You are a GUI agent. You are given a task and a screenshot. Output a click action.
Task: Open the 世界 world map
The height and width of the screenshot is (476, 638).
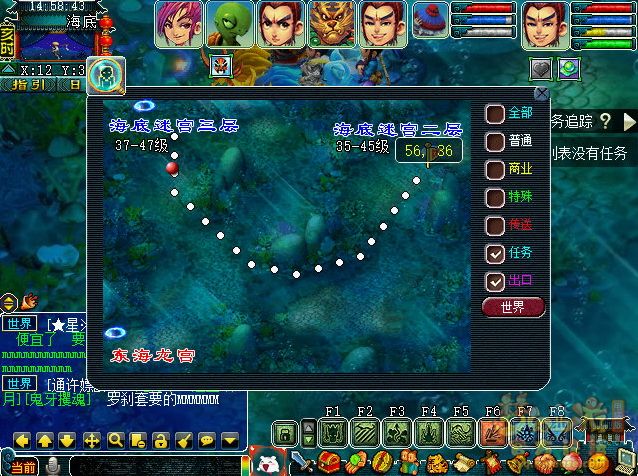coord(513,306)
